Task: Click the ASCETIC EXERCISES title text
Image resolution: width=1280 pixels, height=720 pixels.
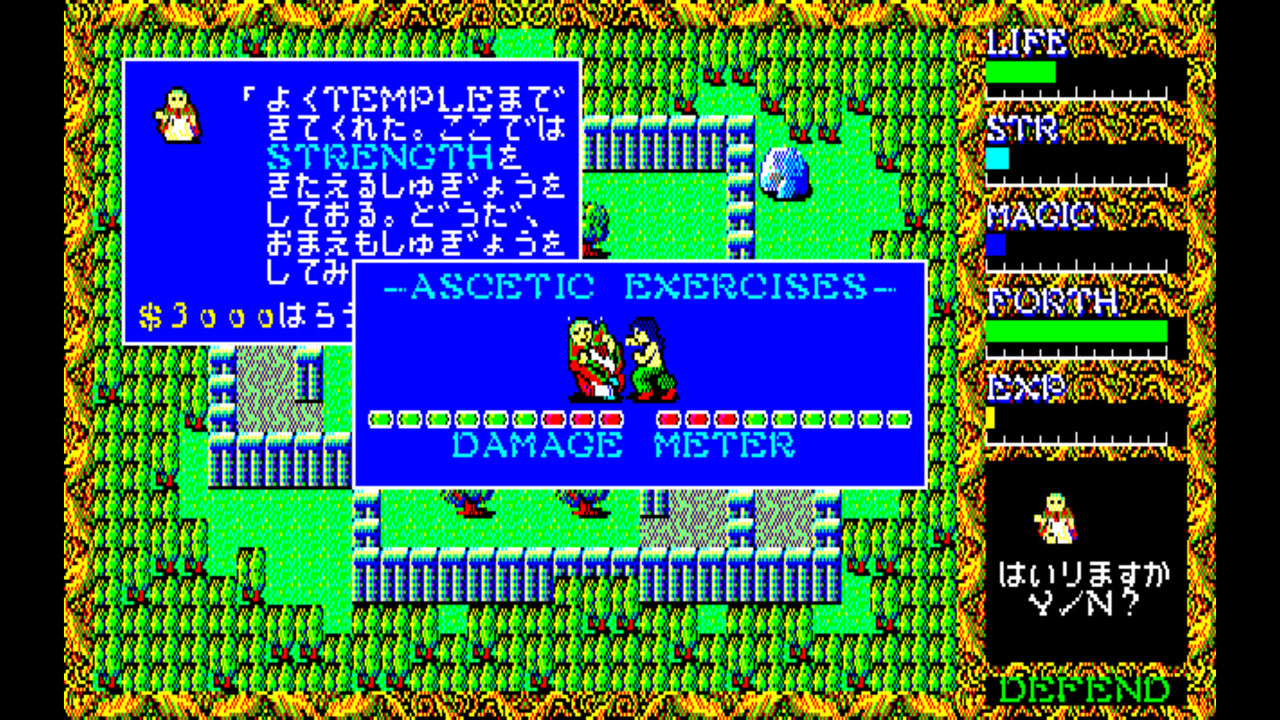Action: (x=640, y=287)
